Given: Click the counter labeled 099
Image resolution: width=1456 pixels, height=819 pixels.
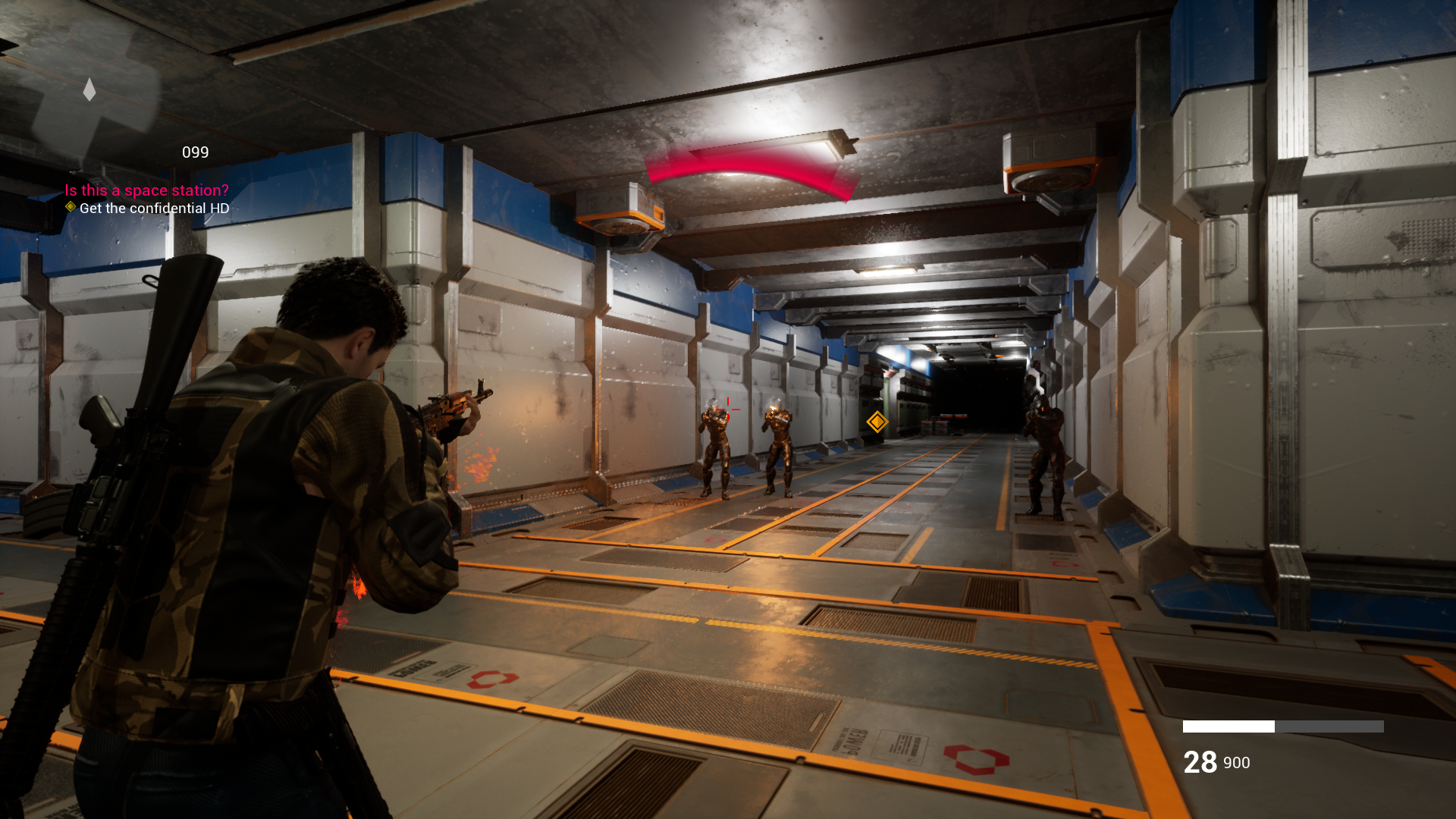Looking at the screenshot, I should (196, 152).
